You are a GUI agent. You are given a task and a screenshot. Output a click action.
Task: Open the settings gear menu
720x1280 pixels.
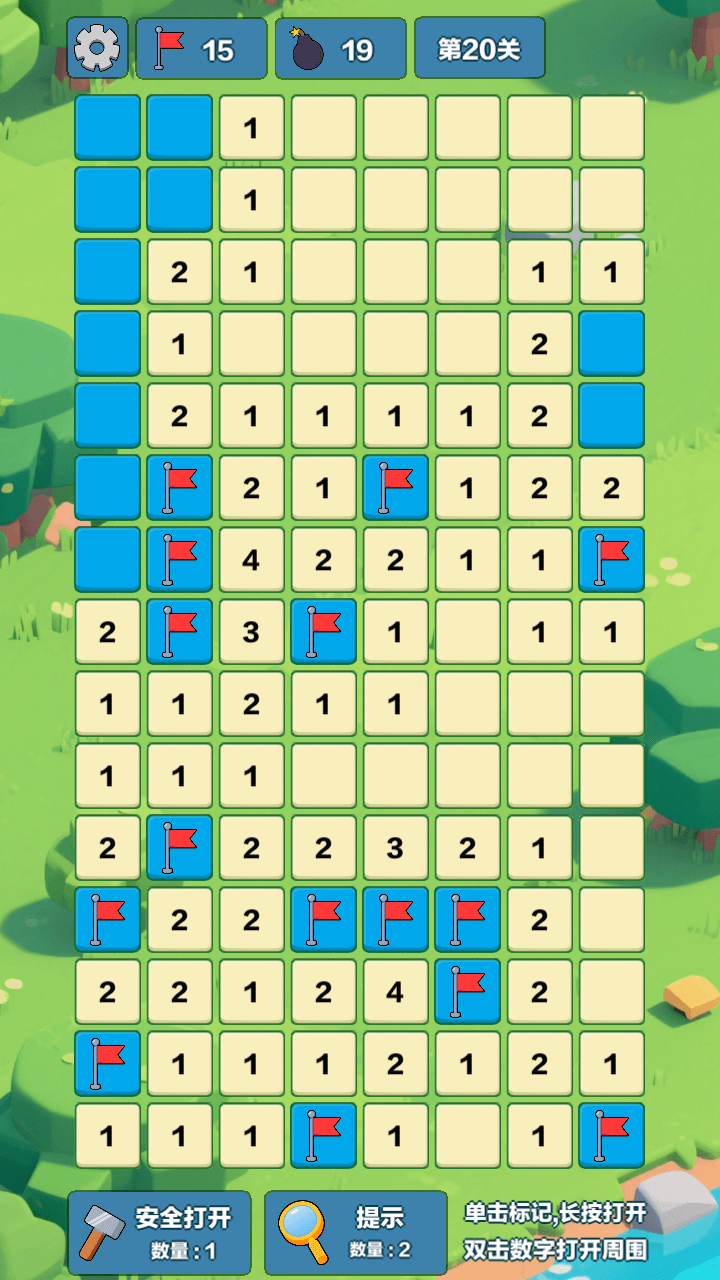(97, 47)
